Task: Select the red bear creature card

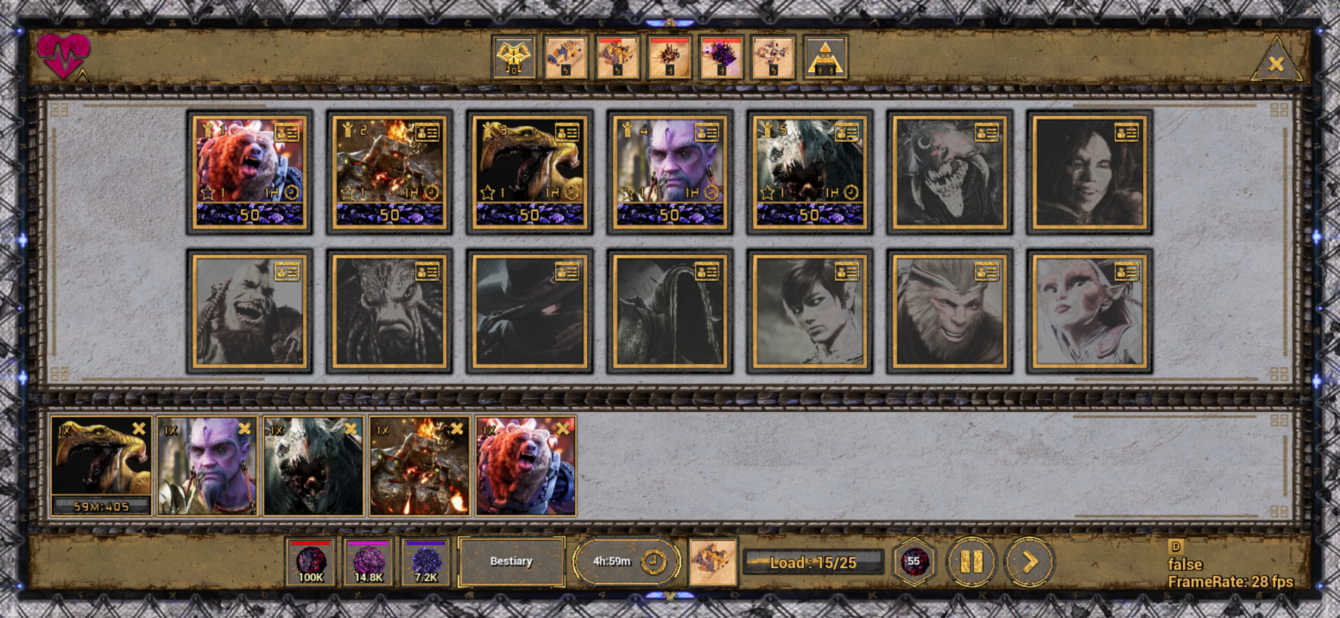Action: pos(249,172)
